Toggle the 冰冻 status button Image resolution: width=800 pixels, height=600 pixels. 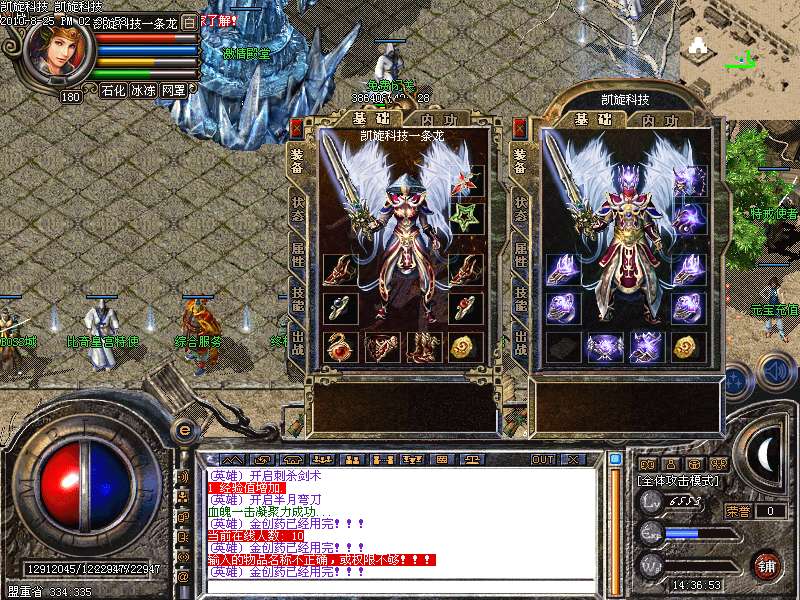tap(143, 91)
